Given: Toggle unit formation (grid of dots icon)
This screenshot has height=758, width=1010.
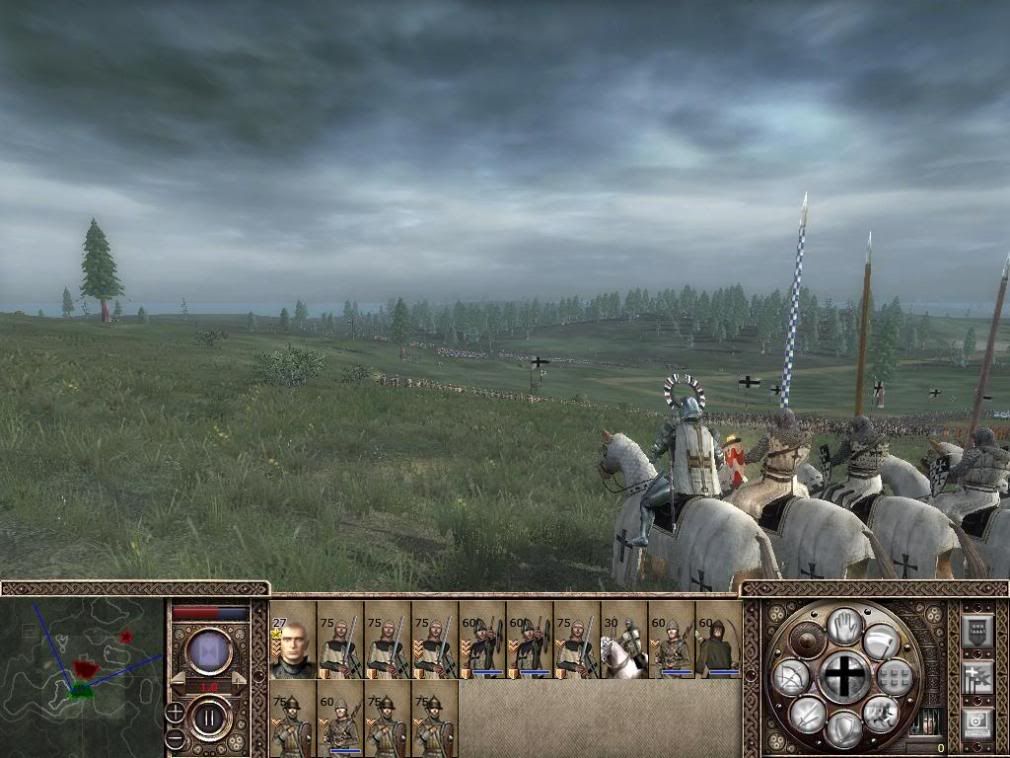Looking at the screenshot, I should click(896, 677).
